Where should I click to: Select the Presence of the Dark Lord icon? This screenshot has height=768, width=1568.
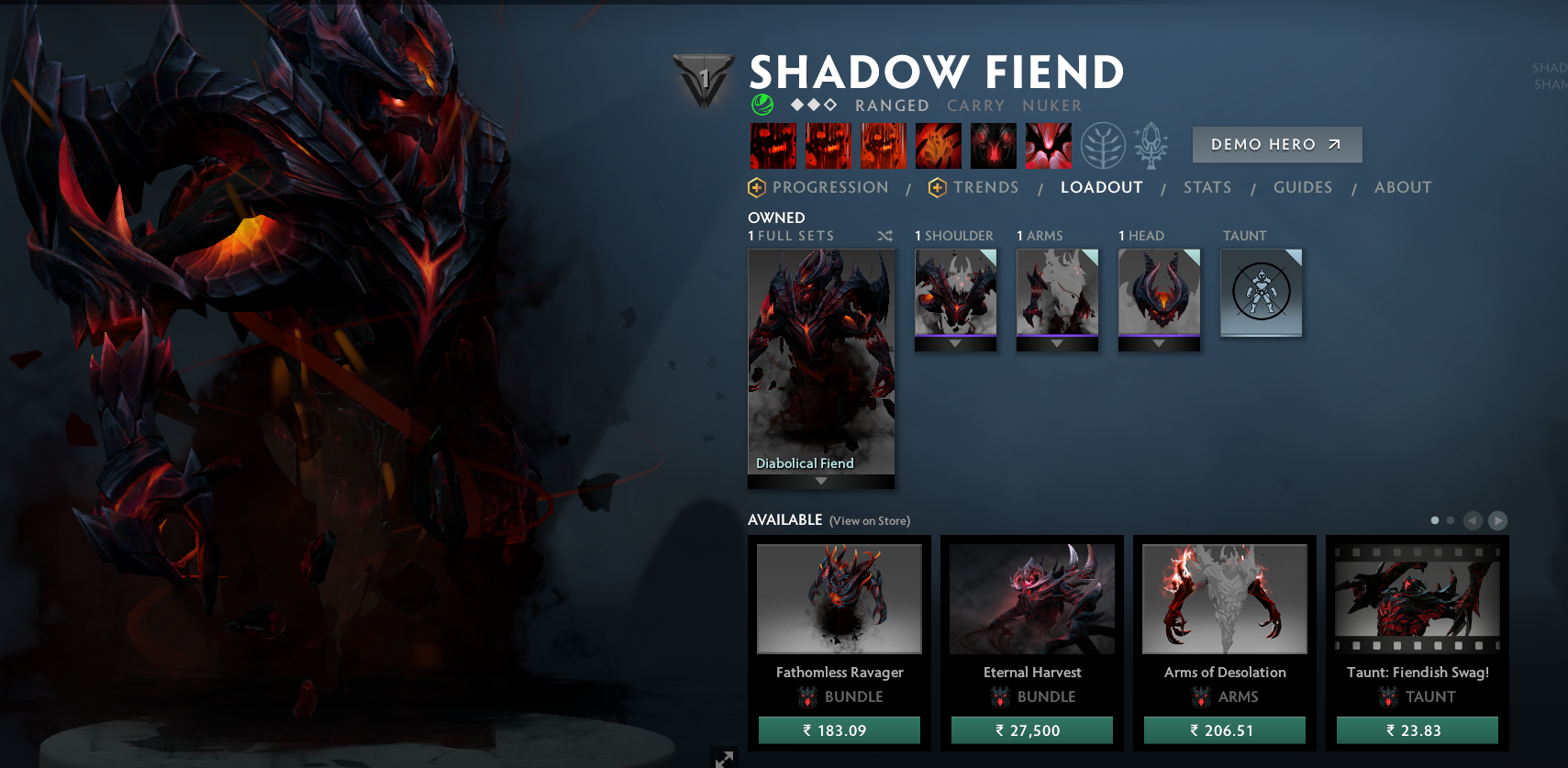click(993, 145)
